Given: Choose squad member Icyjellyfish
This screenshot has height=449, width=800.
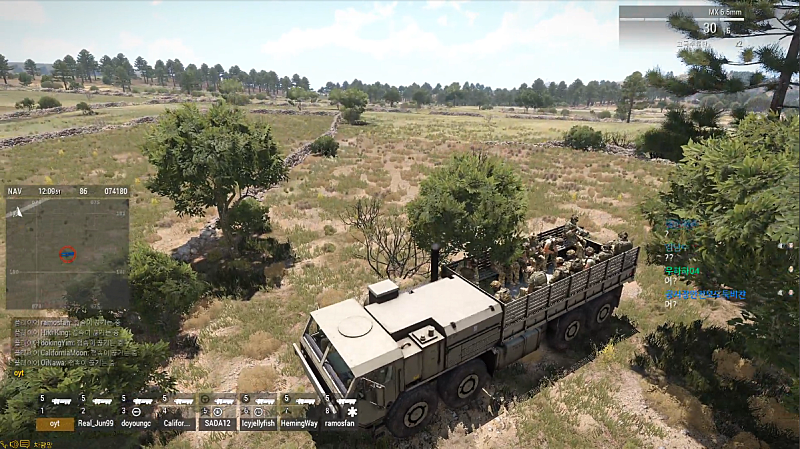Looking at the screenshot, I should [x=258, y=423].
